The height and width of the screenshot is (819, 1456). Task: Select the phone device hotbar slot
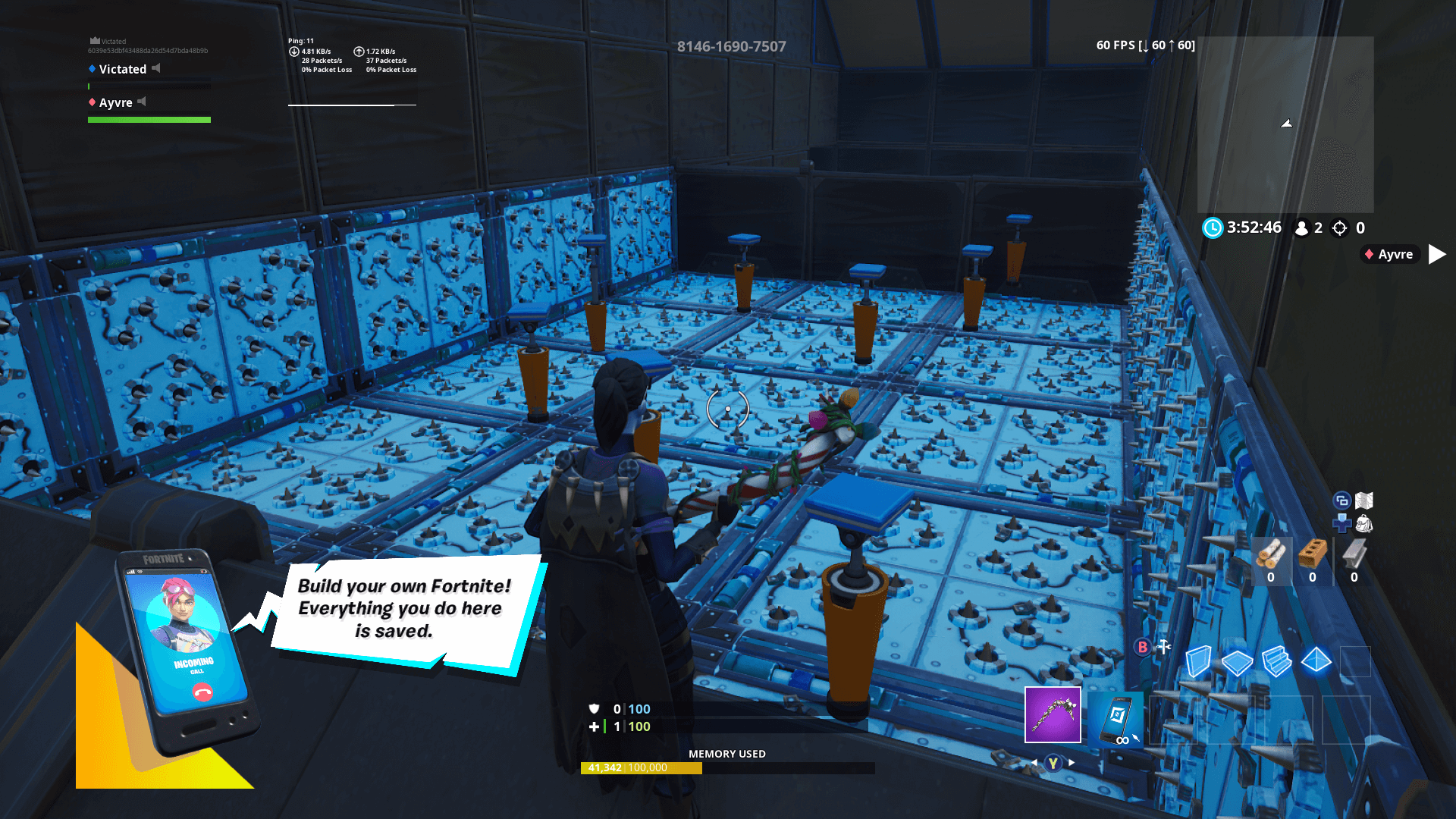pos(1115,719)
